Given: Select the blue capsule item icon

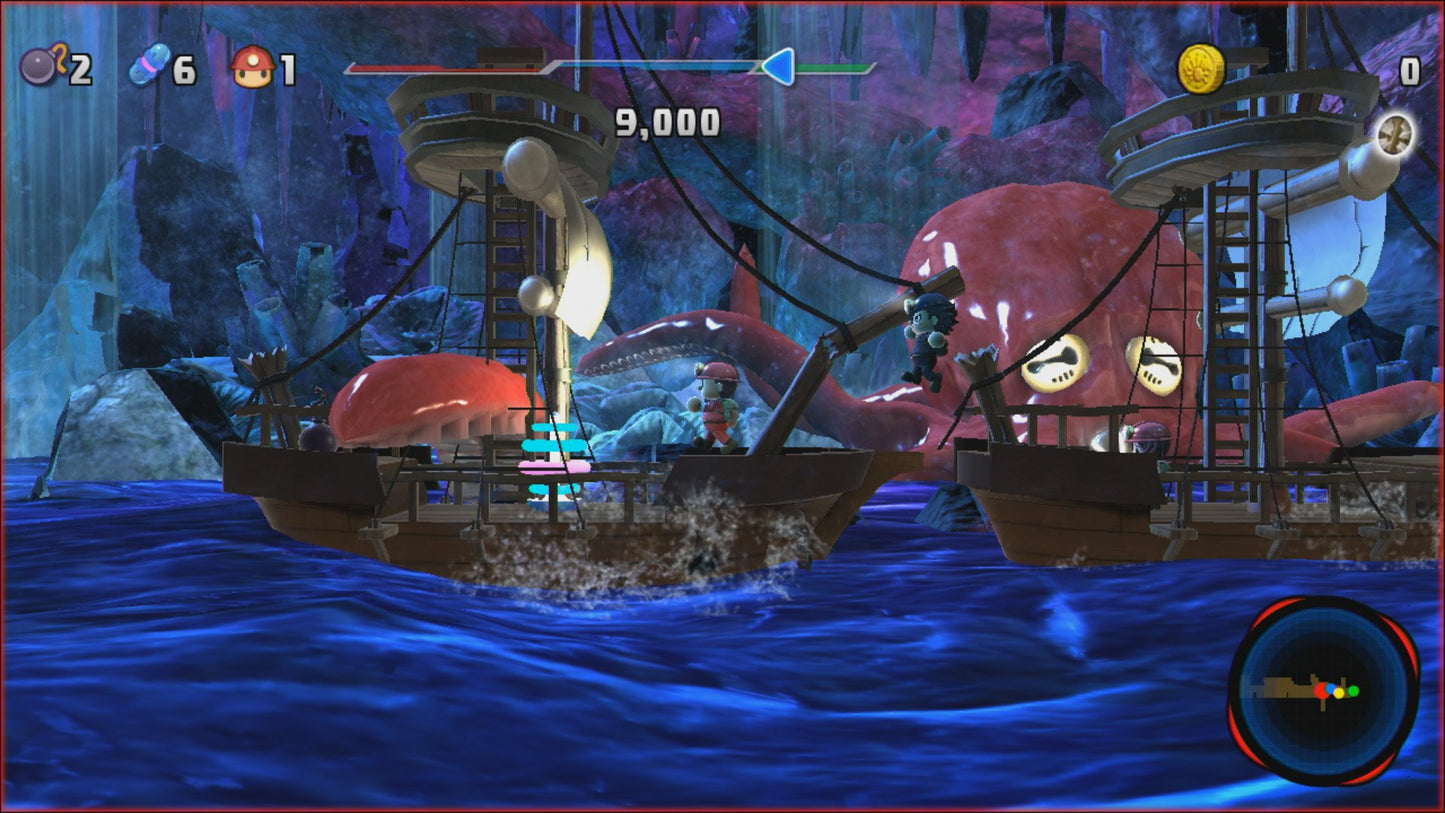Looking at the screenshot, I should coord(148,64).
